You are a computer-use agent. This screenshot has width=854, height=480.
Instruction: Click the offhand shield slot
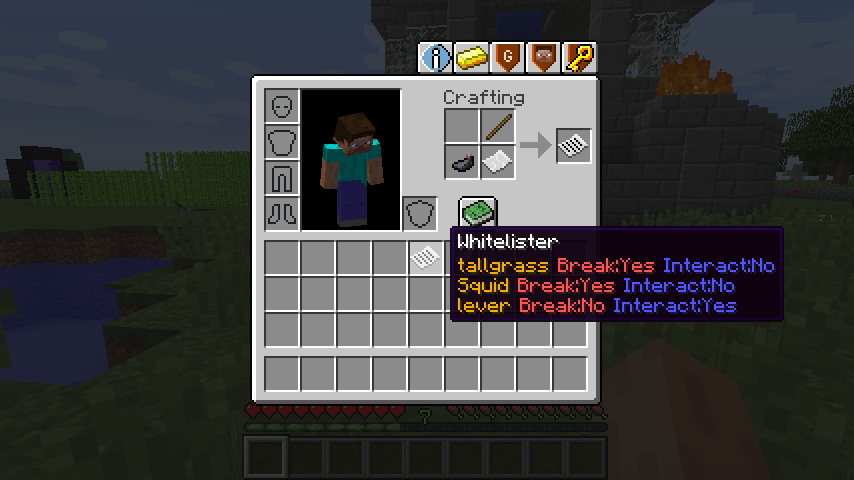420,214
